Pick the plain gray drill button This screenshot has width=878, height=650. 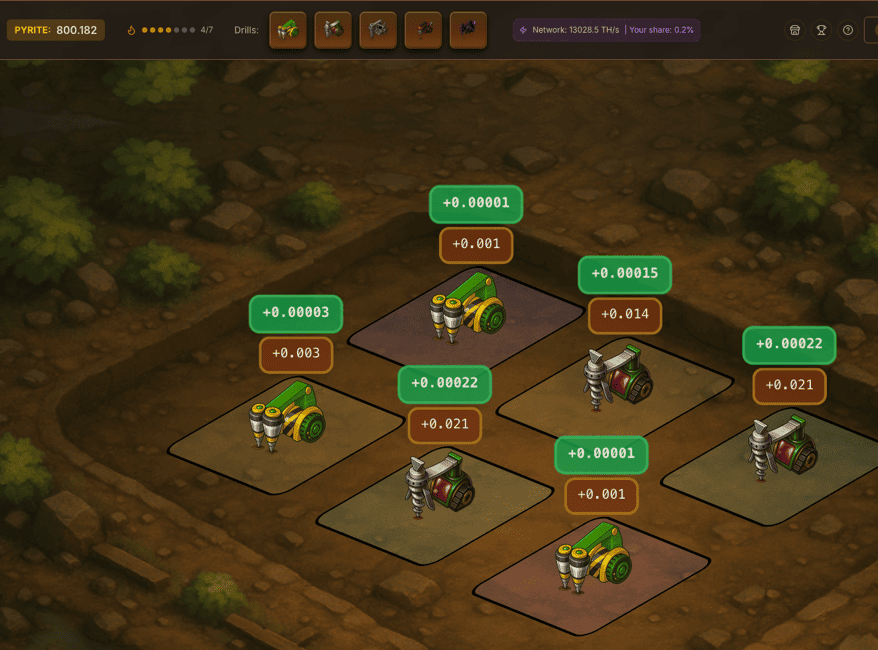(378, 30)
